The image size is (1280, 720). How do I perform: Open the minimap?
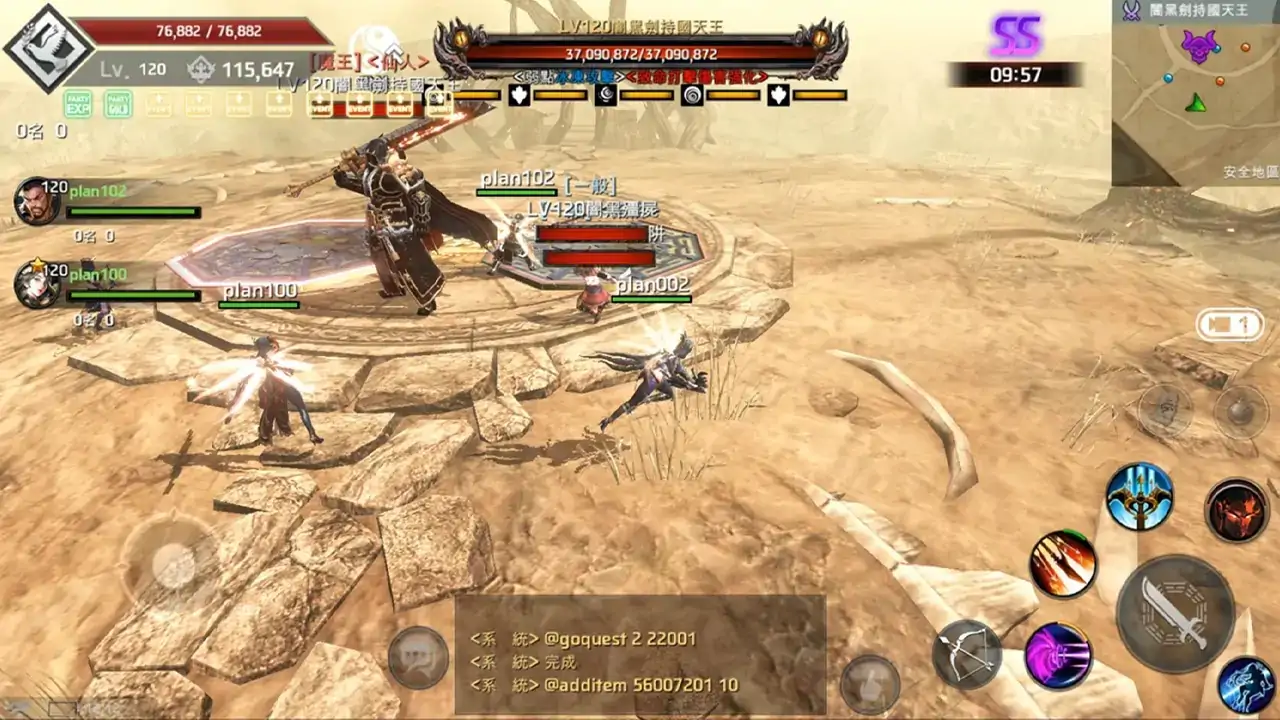(x=1195, y=93)
